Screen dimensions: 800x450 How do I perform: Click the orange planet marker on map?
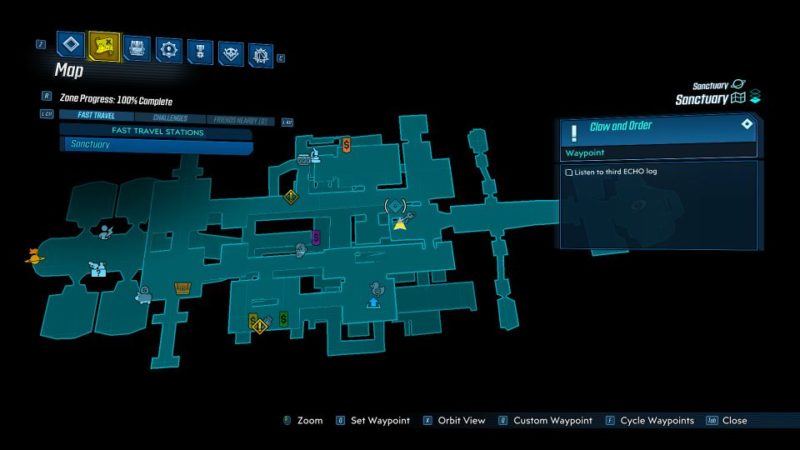[x=35, y=256]
